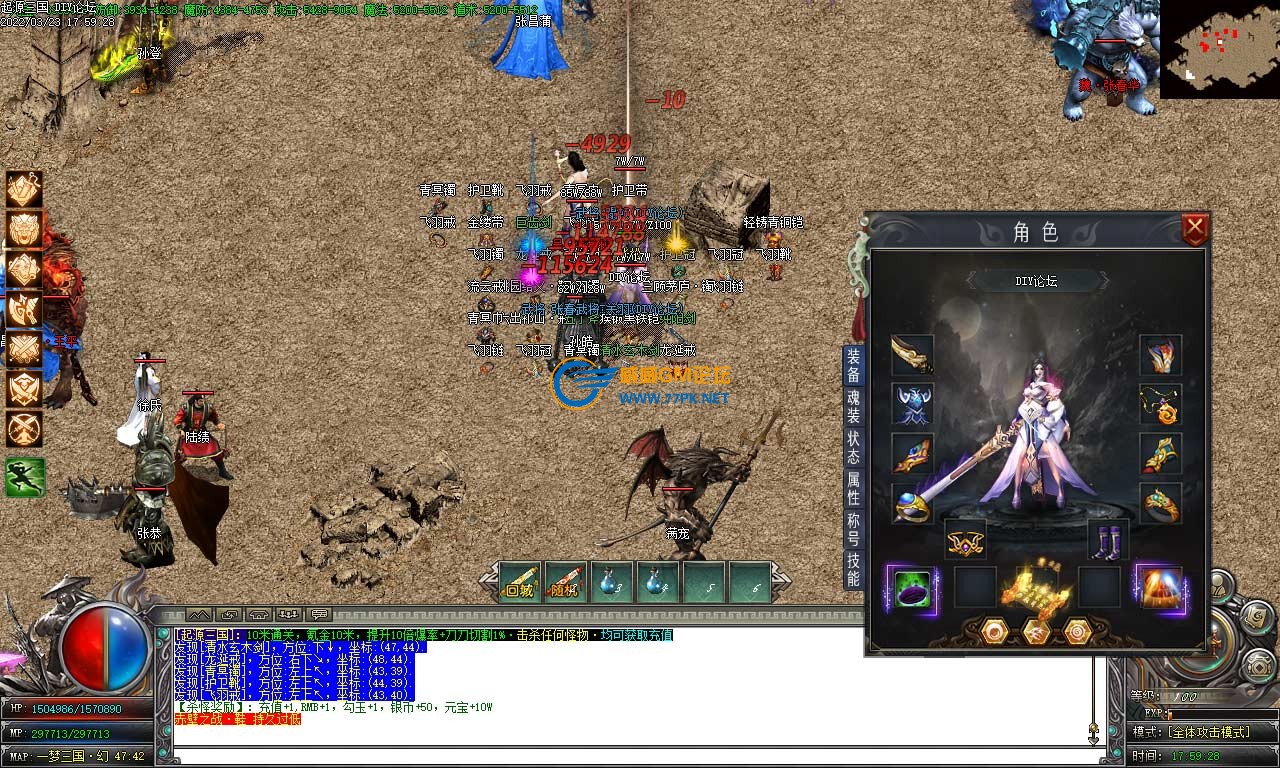This screenshot has height=768, width=1280.
Task: Click the minimap
Action: tap(1219, 48)
